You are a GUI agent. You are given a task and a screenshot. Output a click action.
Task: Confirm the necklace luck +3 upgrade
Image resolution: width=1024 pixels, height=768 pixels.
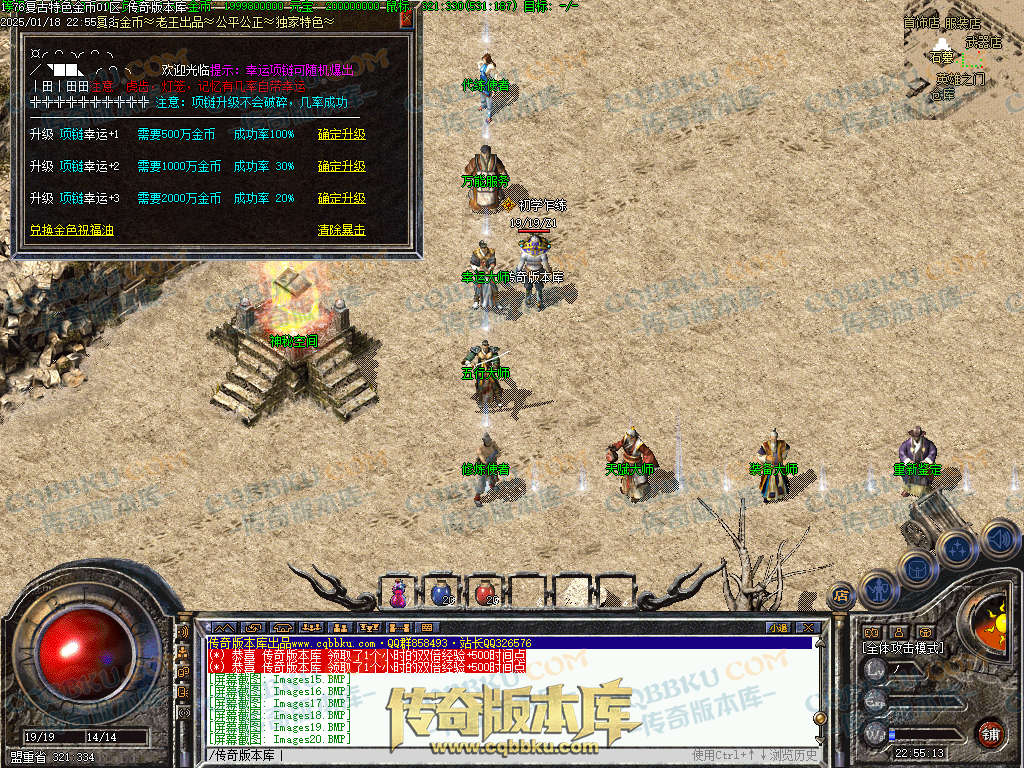coord(341,199)
